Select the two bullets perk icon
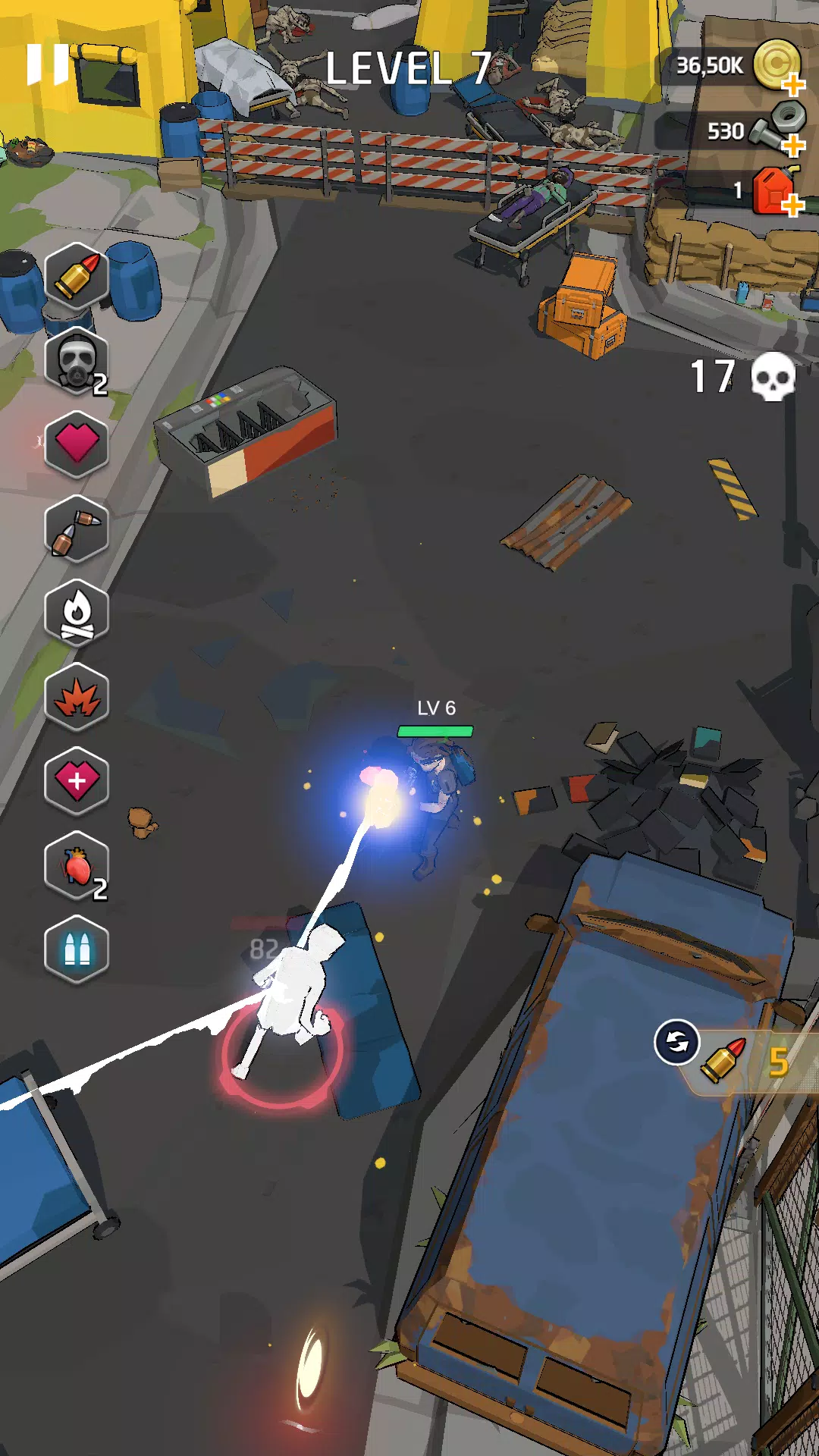819x1456 pixels. click(x=77, y=529)
